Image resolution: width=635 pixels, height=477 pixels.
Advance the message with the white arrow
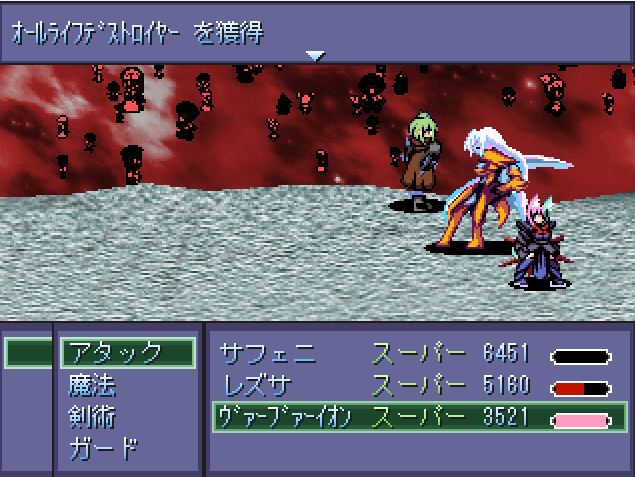coord(317,56)
